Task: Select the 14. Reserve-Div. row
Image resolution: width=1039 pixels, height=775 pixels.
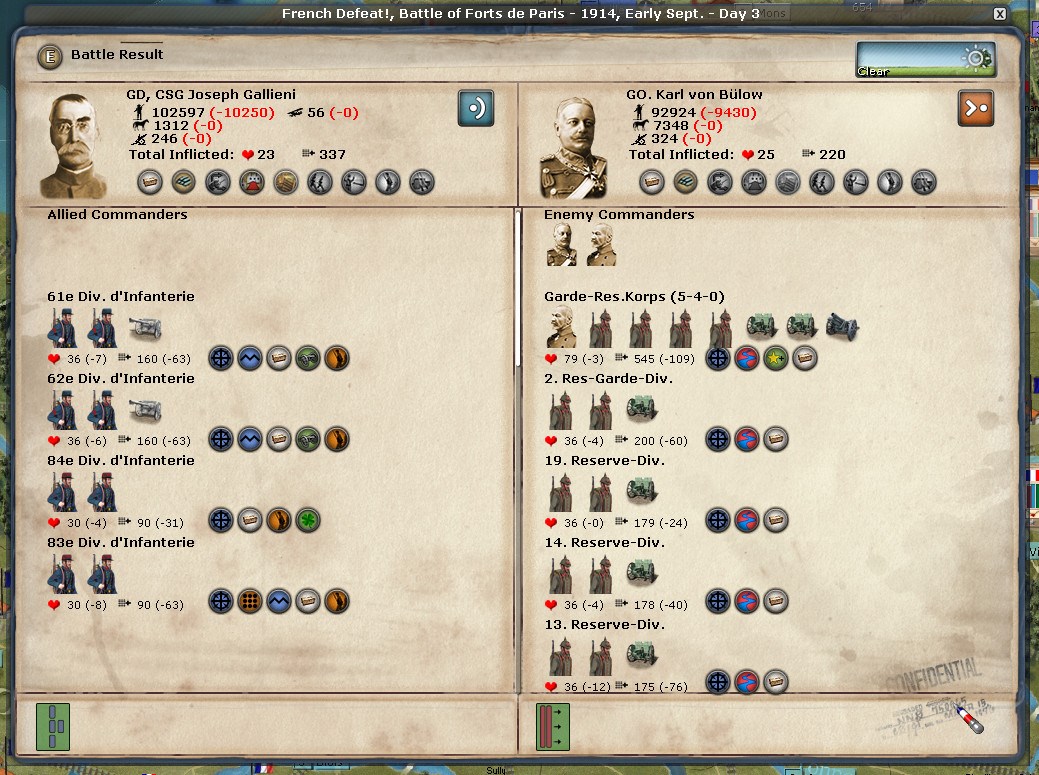Action: point(604,543)
